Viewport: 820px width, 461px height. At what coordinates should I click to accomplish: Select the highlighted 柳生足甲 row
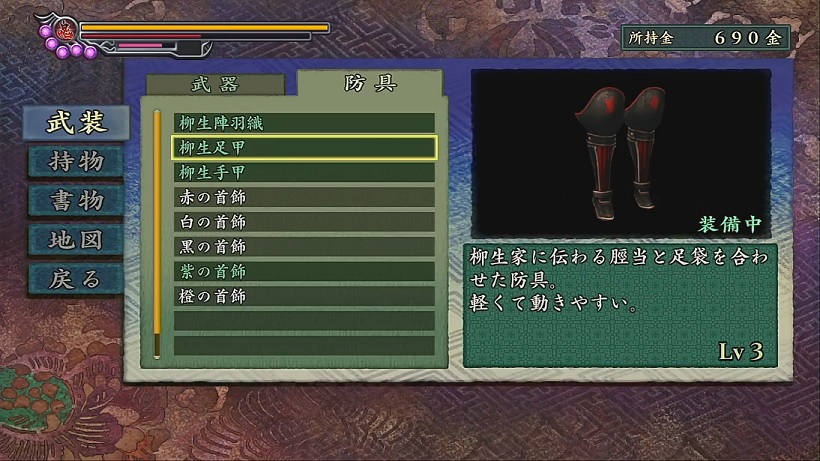point(304,148)
